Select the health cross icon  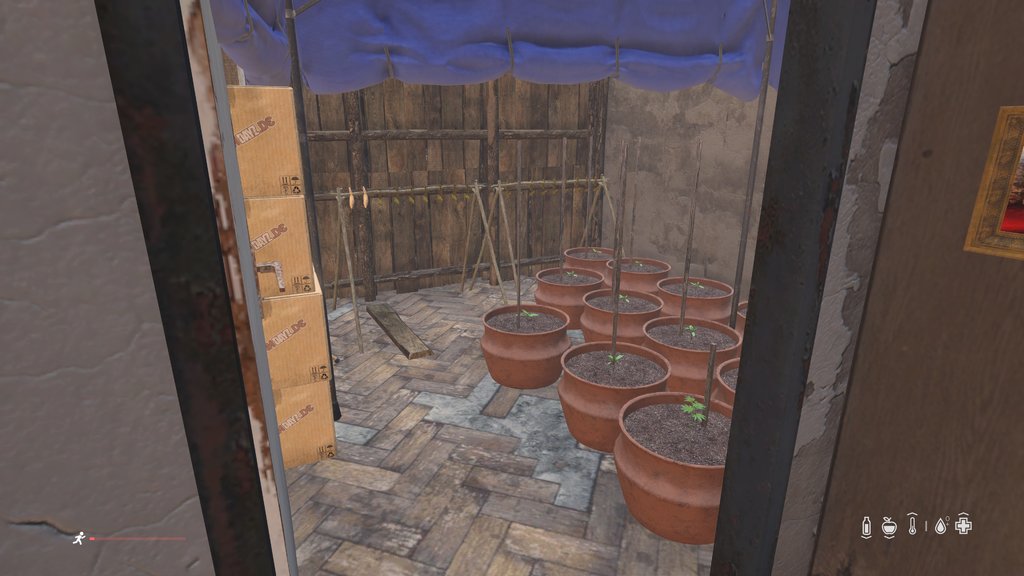coord(964,525)
